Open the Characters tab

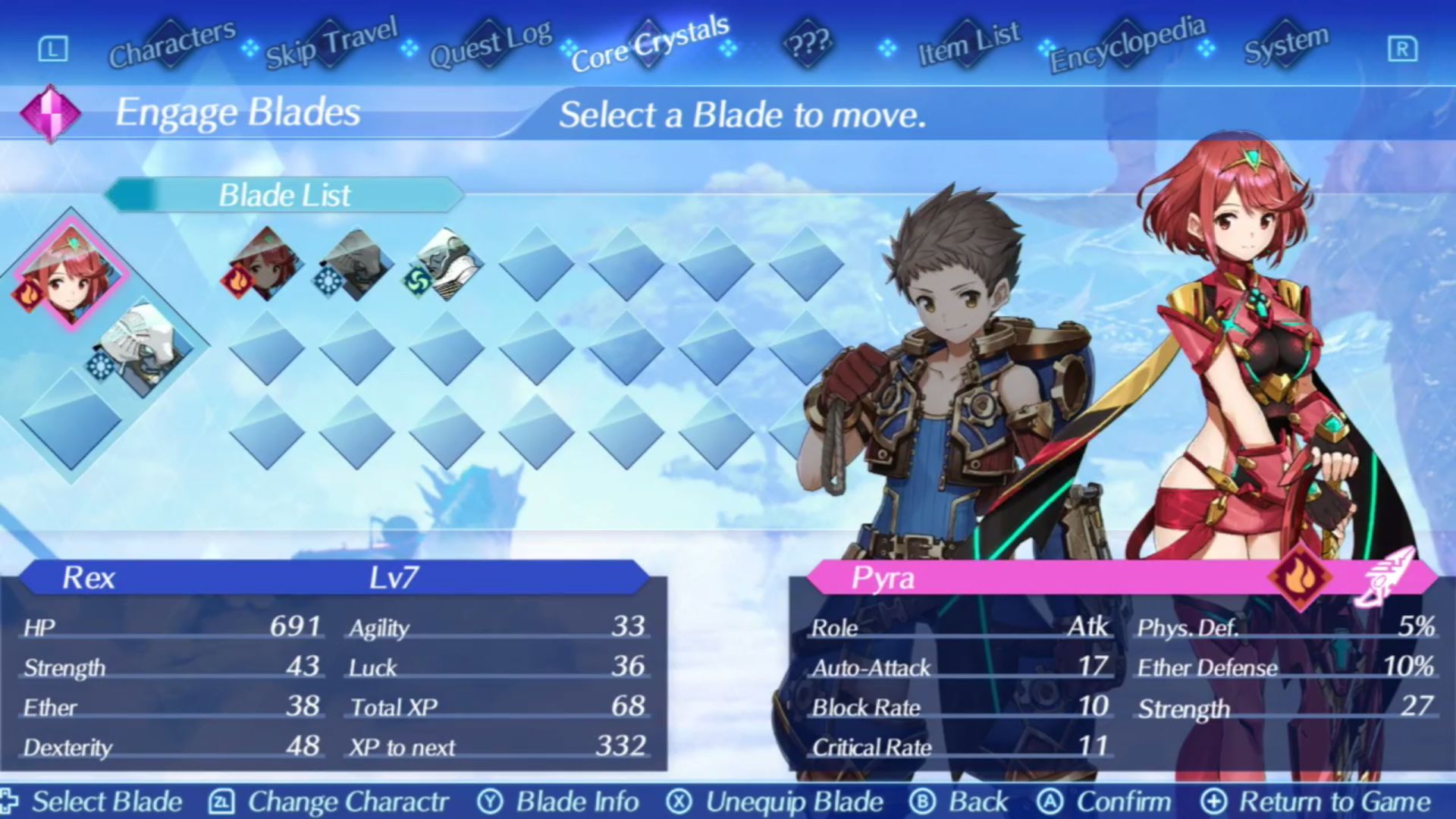172,44
